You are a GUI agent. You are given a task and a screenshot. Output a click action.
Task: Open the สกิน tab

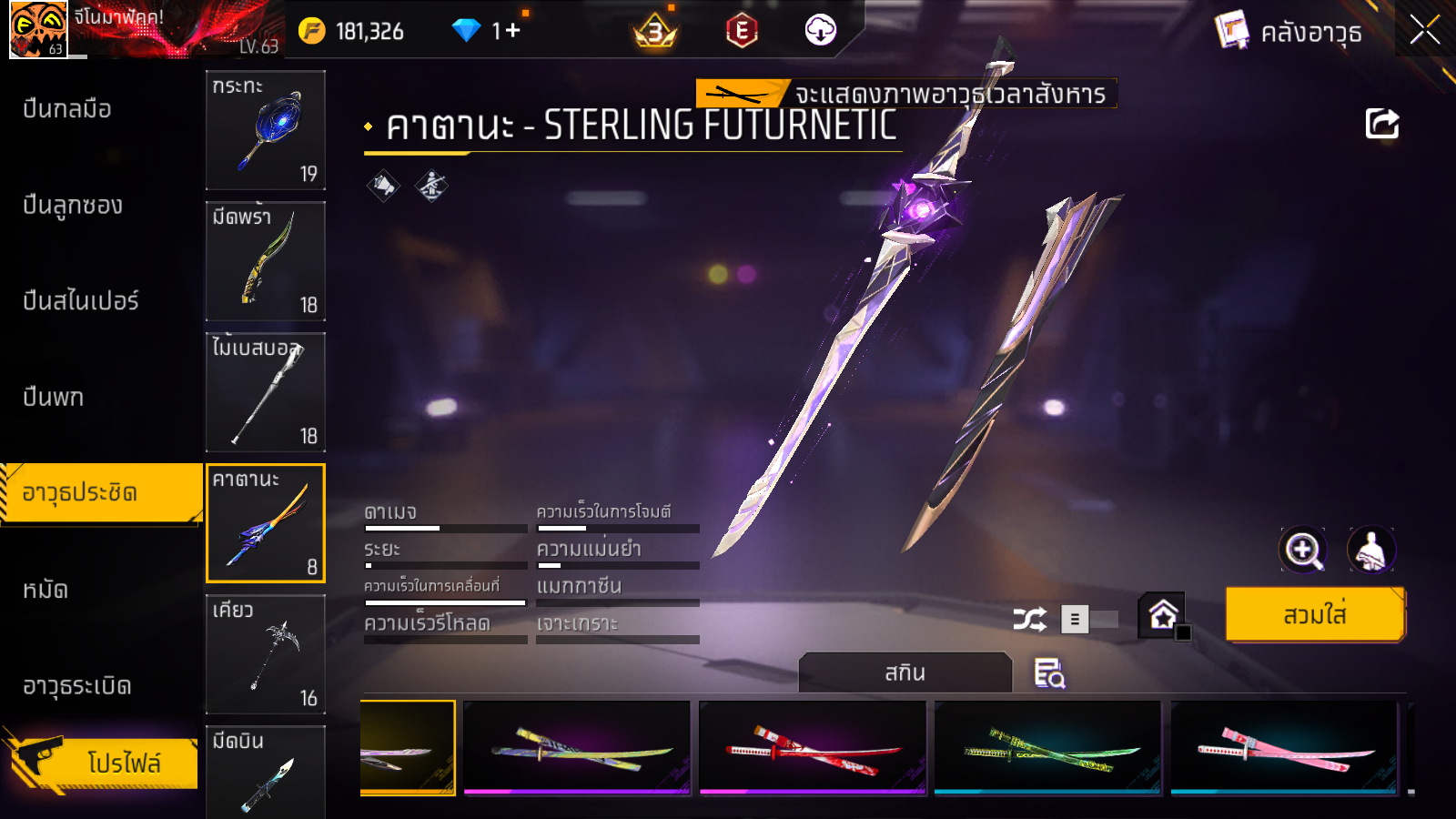point(905,672)
